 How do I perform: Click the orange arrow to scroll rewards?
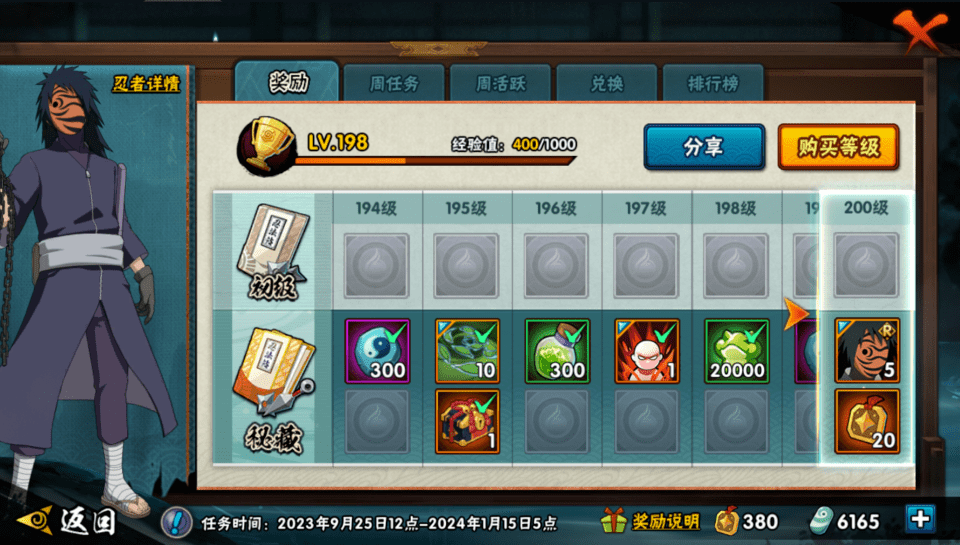(797, 314)
